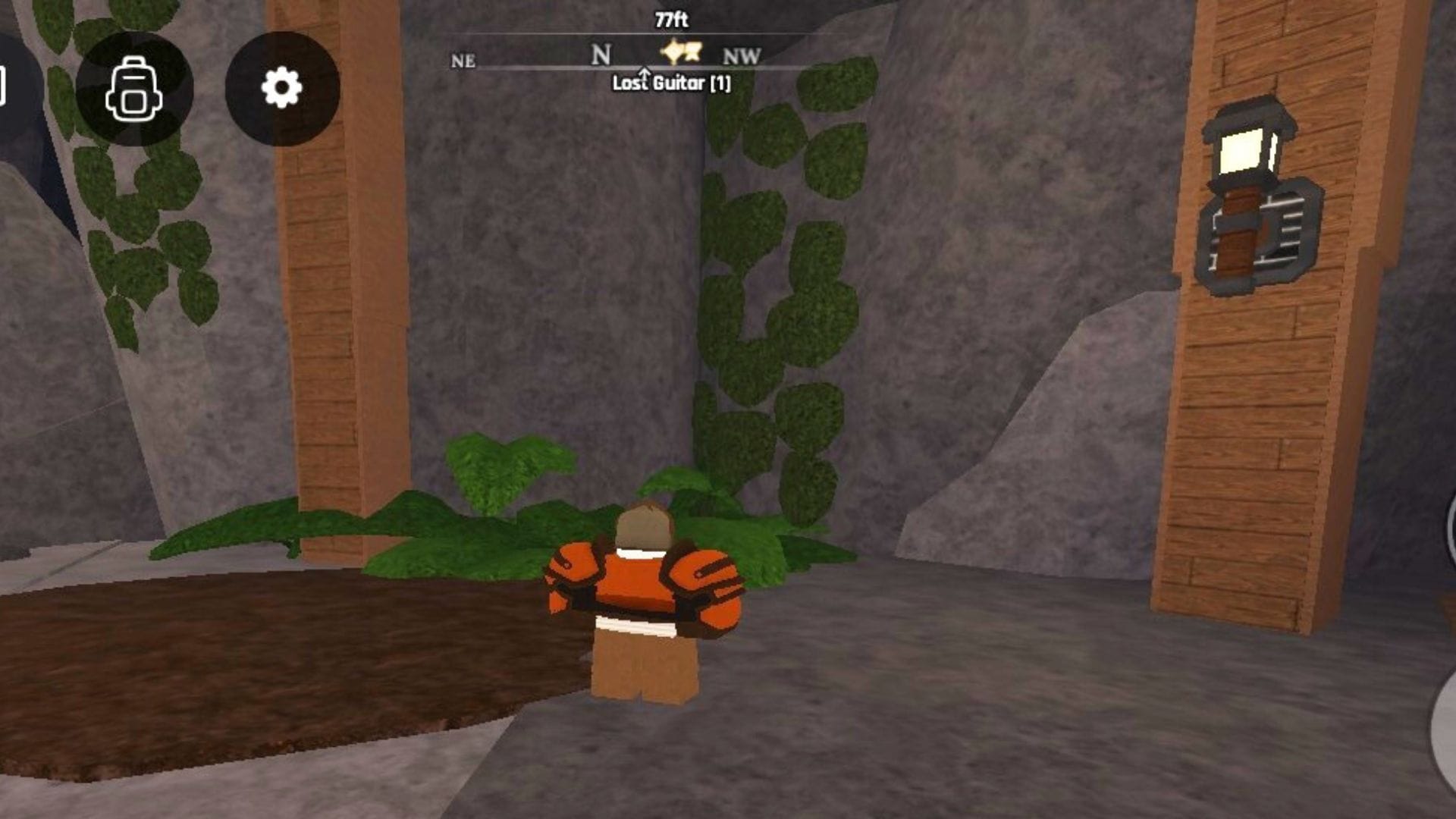Select the N heading on the compass
1456x819 pixels.
pos(601,53)
